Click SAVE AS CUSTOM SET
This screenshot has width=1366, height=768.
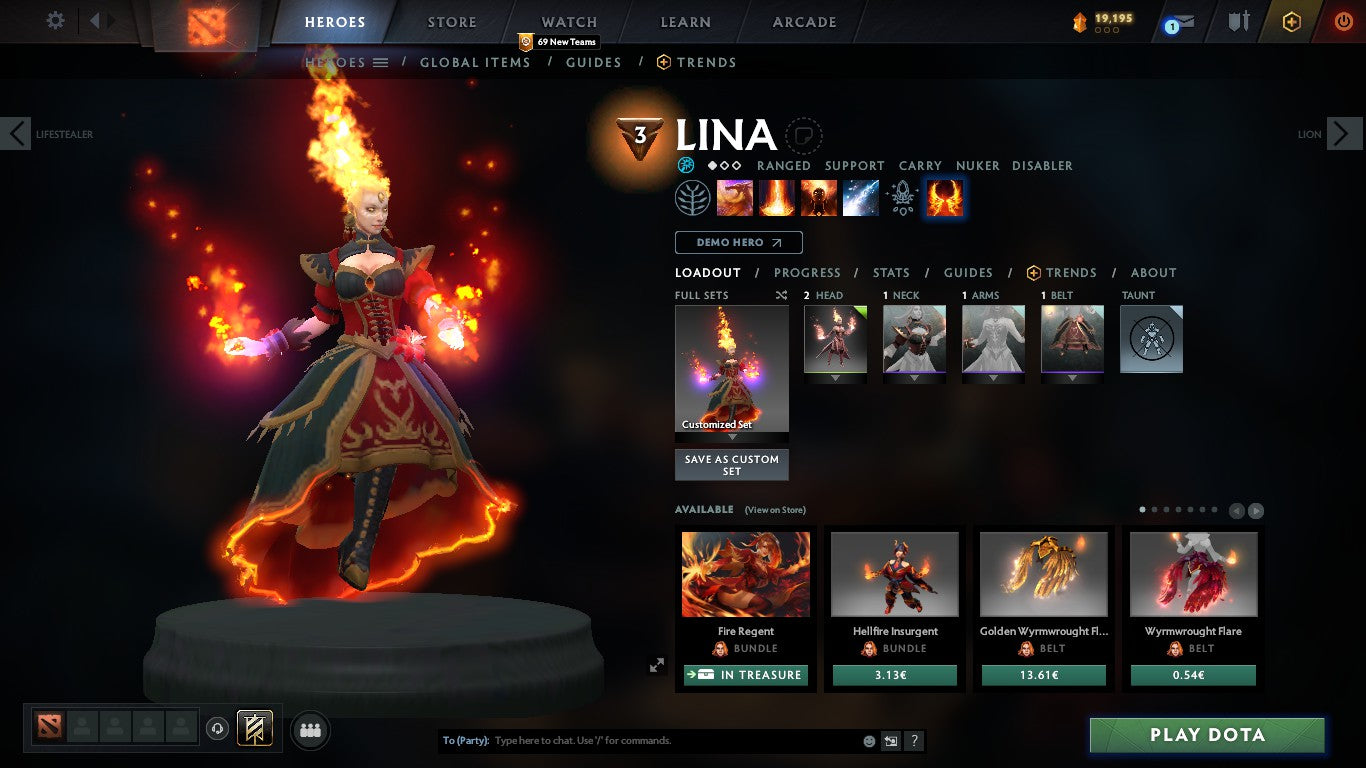pyautogui.click(x=731, y=463)
